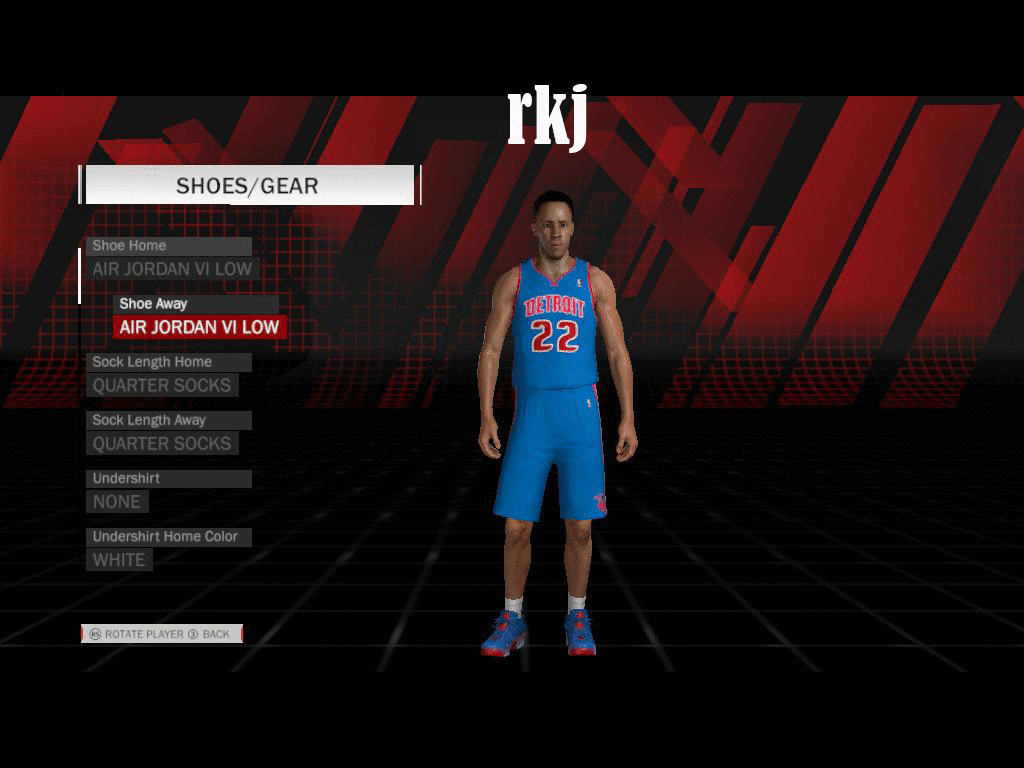Select the Undershirt NONE option

click(x=117, y=501)
